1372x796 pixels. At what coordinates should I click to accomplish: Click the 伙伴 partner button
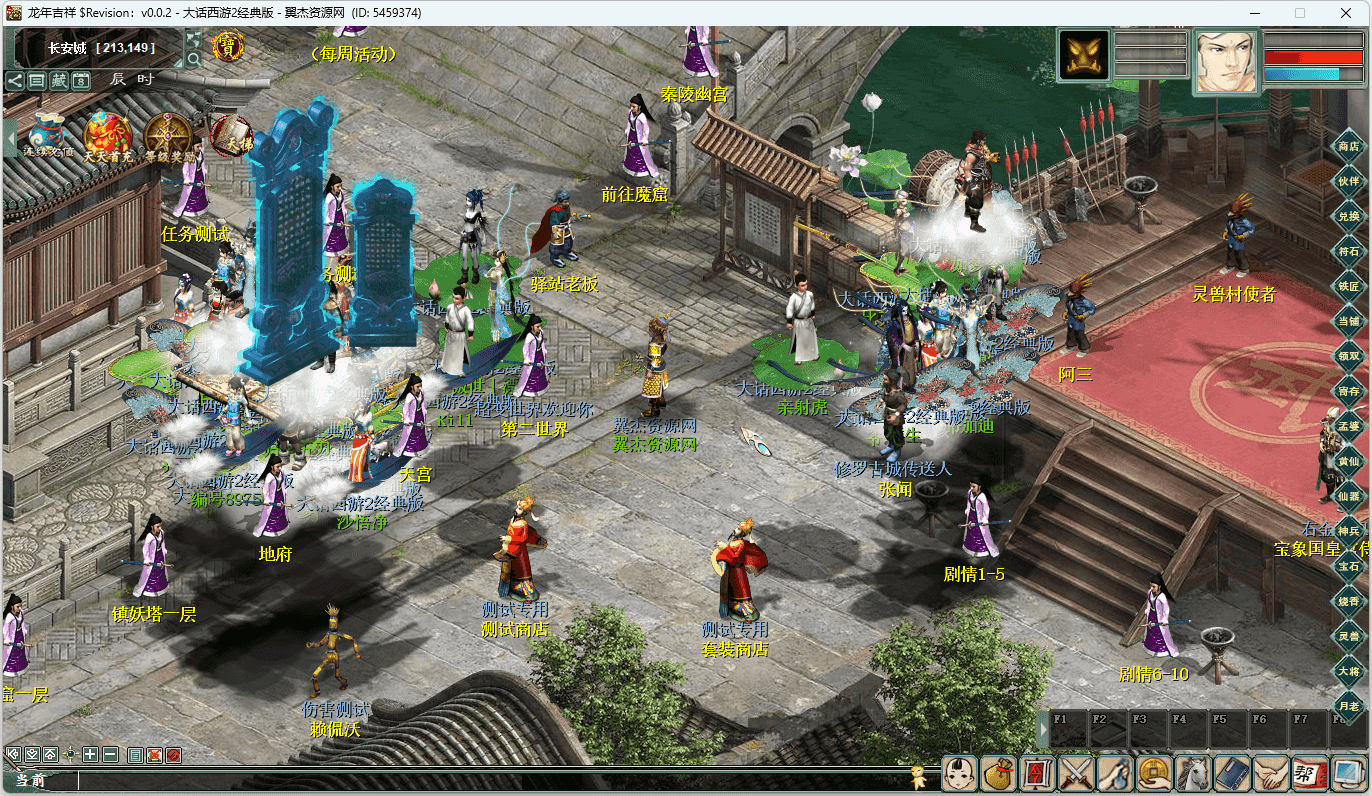(x=1349, y=181)
